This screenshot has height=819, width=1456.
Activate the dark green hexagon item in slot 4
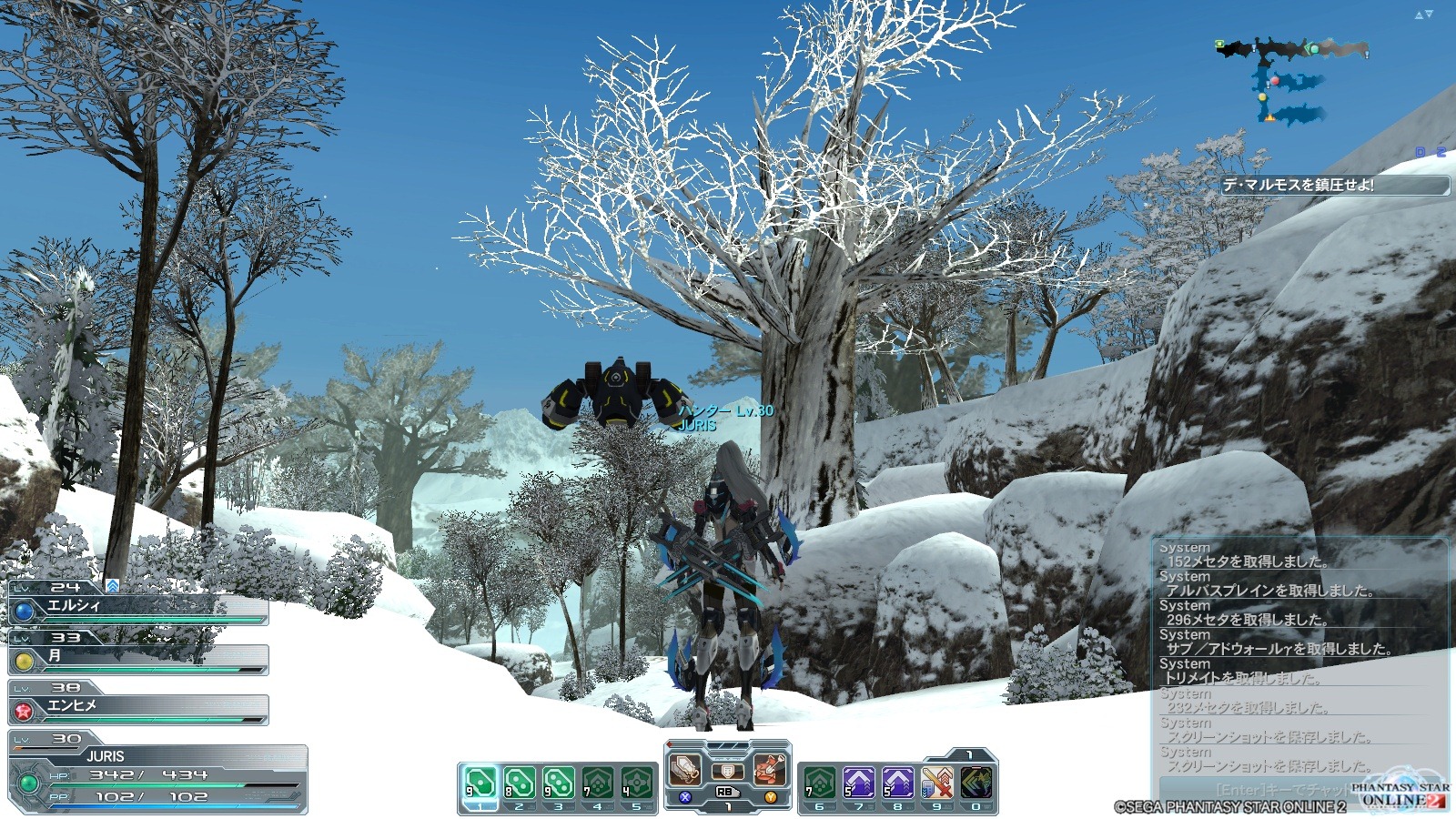[x=597, y=783]
